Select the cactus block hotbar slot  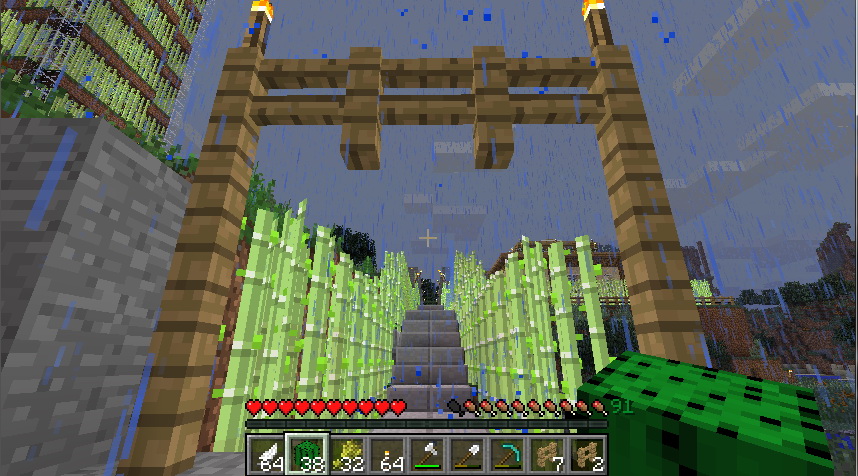click(x=307, y=456)
